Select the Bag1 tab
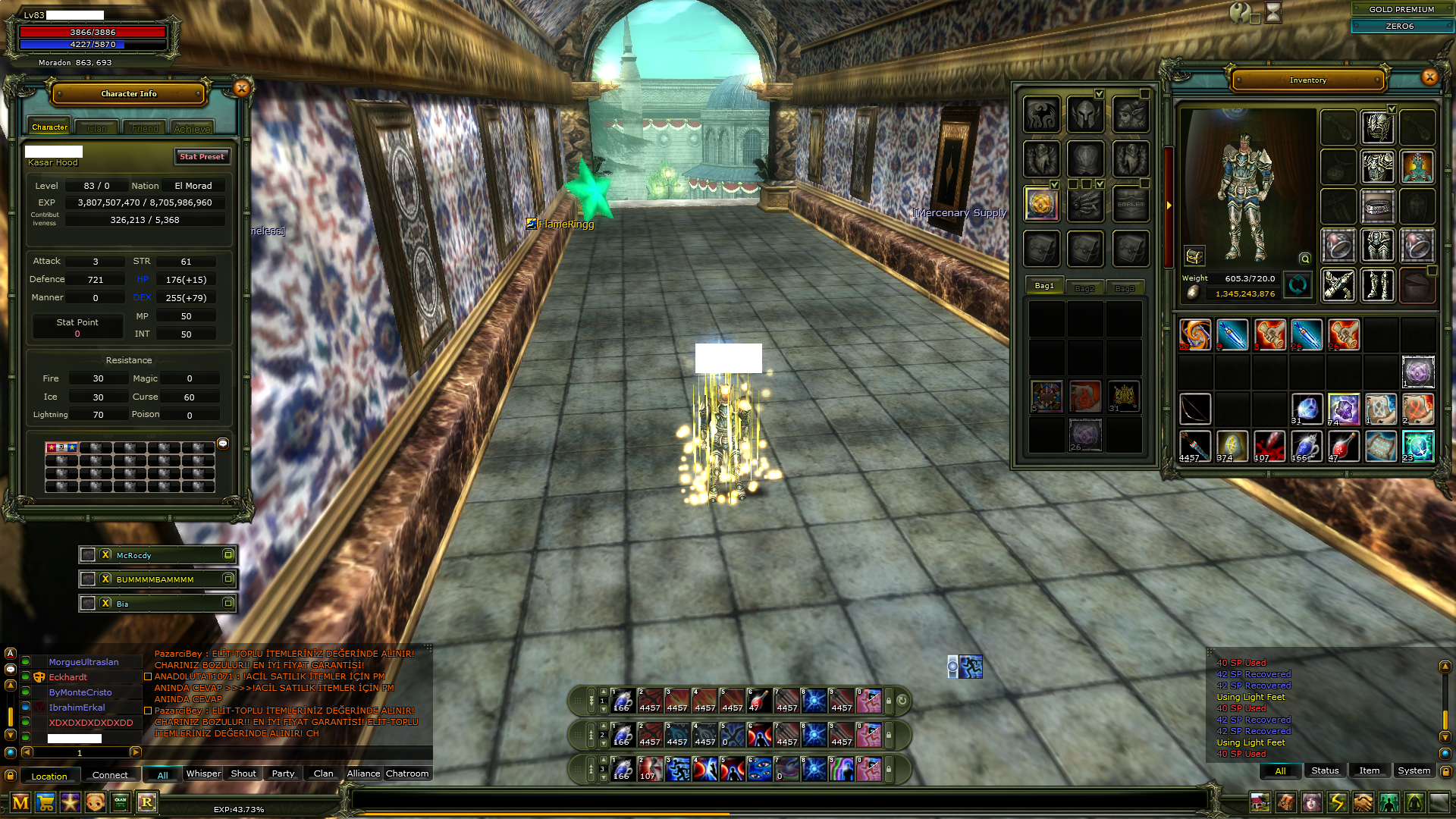The image size is (1456, 819). tap(1044, 286)
